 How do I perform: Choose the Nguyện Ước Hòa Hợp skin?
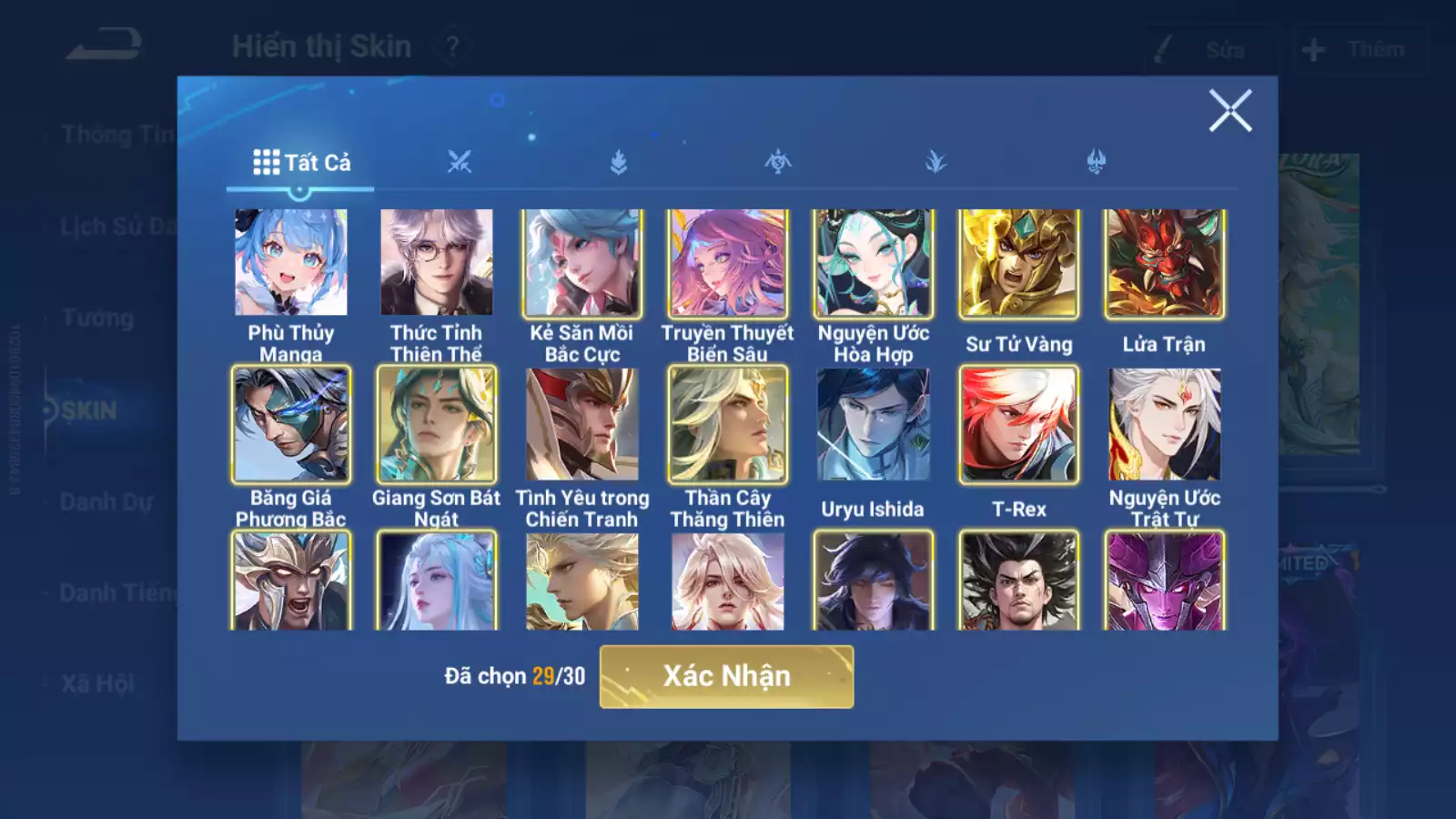874,263
